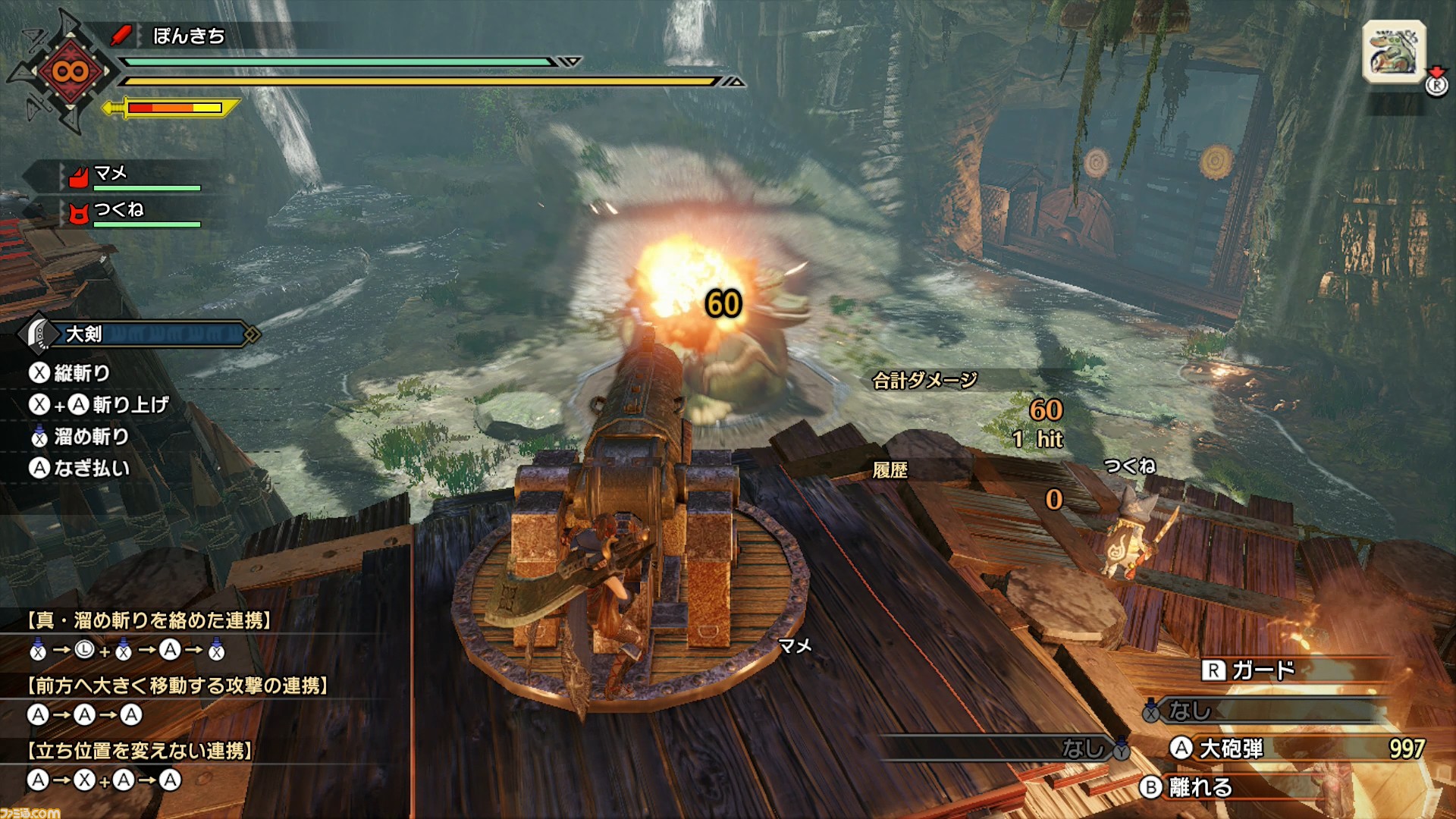Image resolution: width=1456 pixels, height=819 pixels.
Task: Choose 離れる to leave the cannon
Action: pos(1200,787)
